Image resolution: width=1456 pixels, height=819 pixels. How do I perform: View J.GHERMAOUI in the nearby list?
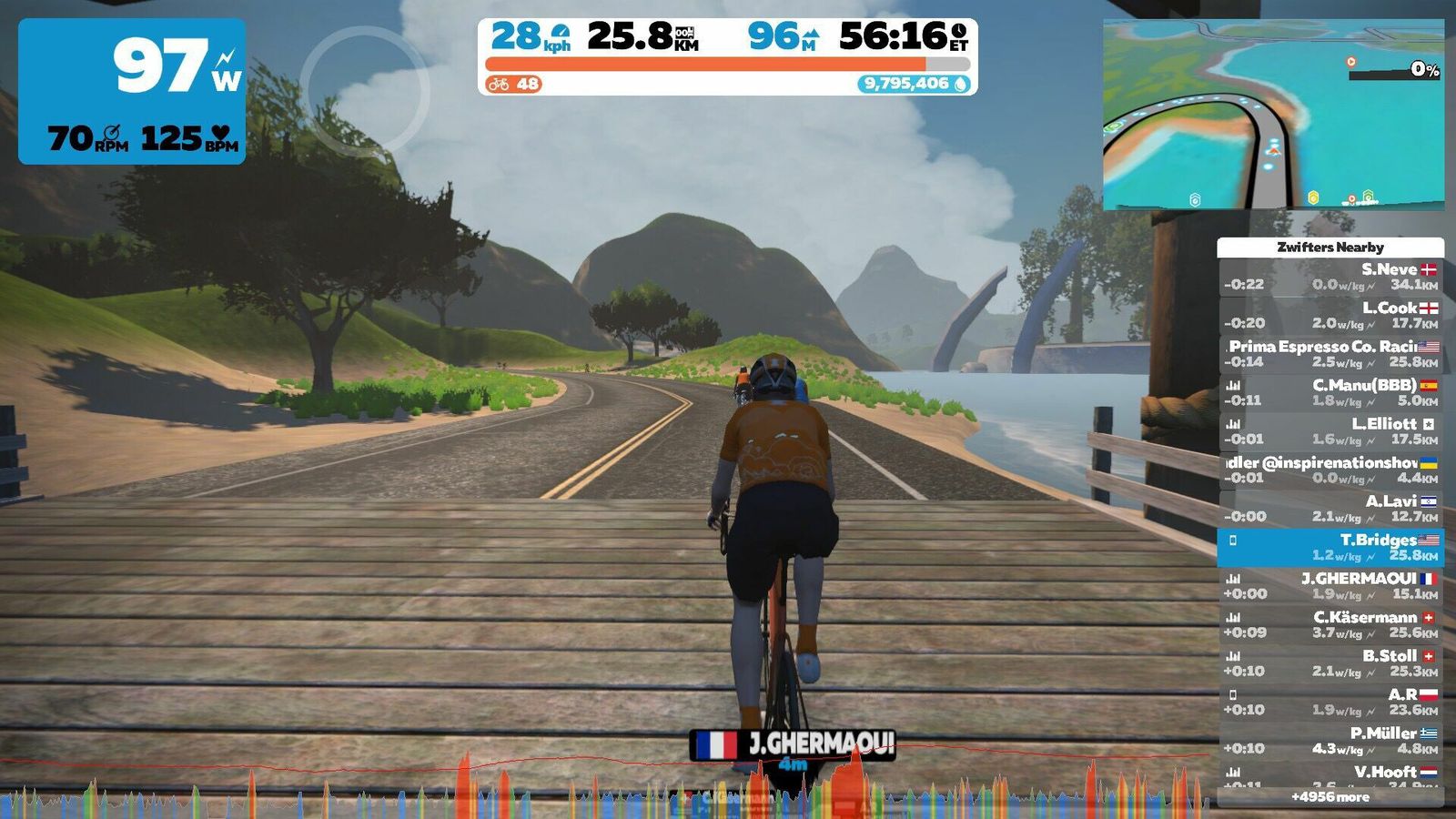click(x=1330, y=586)
